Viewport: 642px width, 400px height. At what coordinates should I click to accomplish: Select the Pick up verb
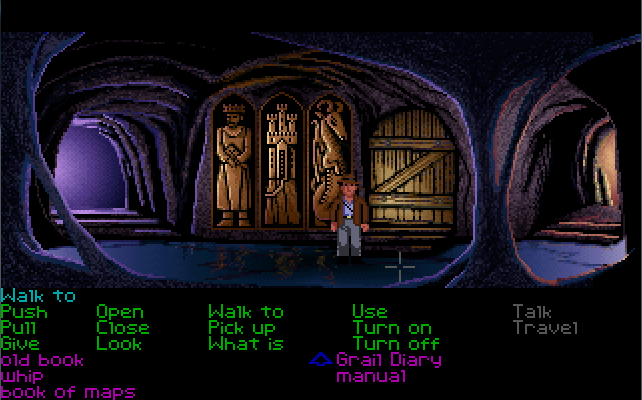point(242,328)
